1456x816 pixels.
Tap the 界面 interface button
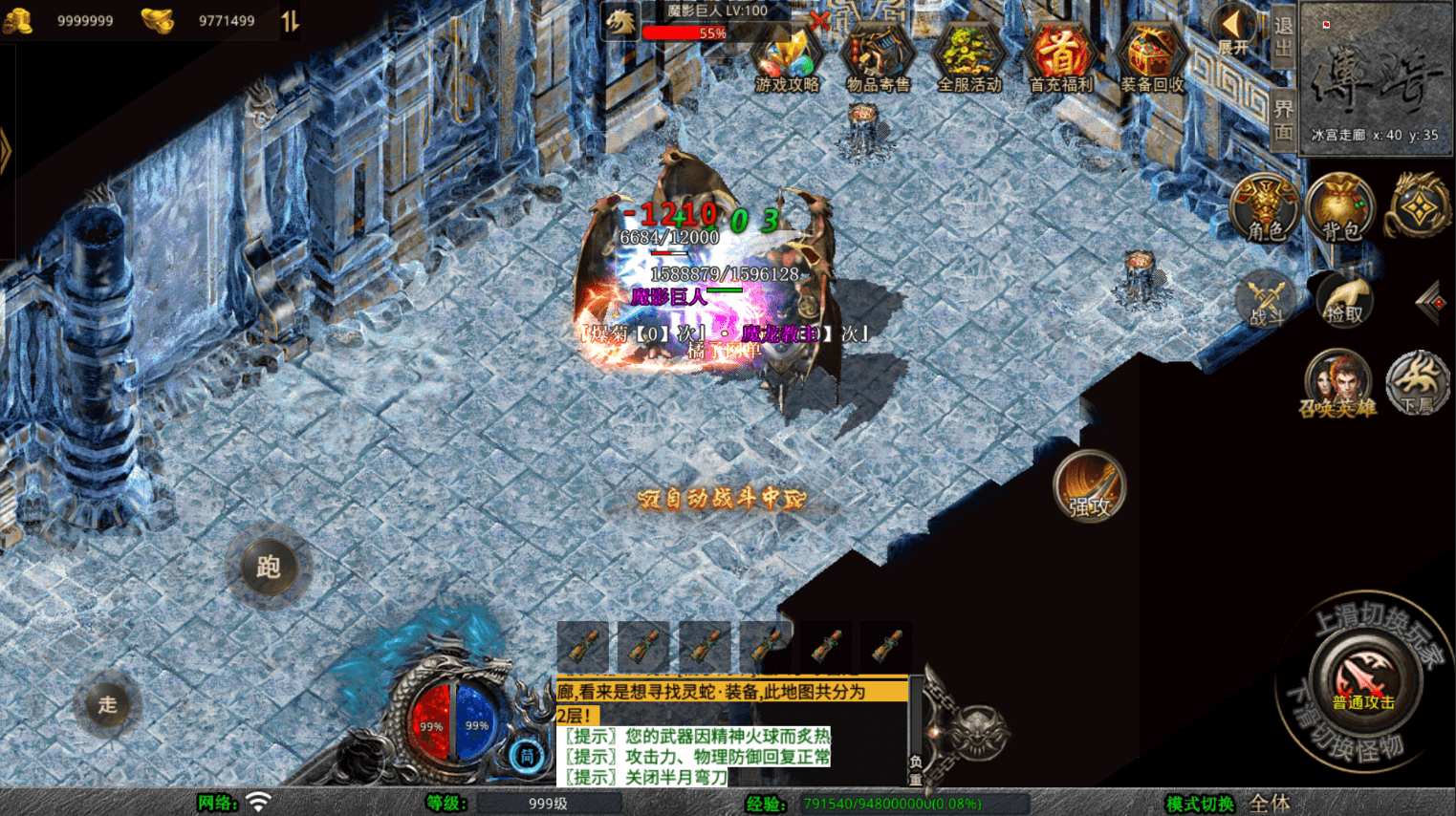(x=1283, y=118)
